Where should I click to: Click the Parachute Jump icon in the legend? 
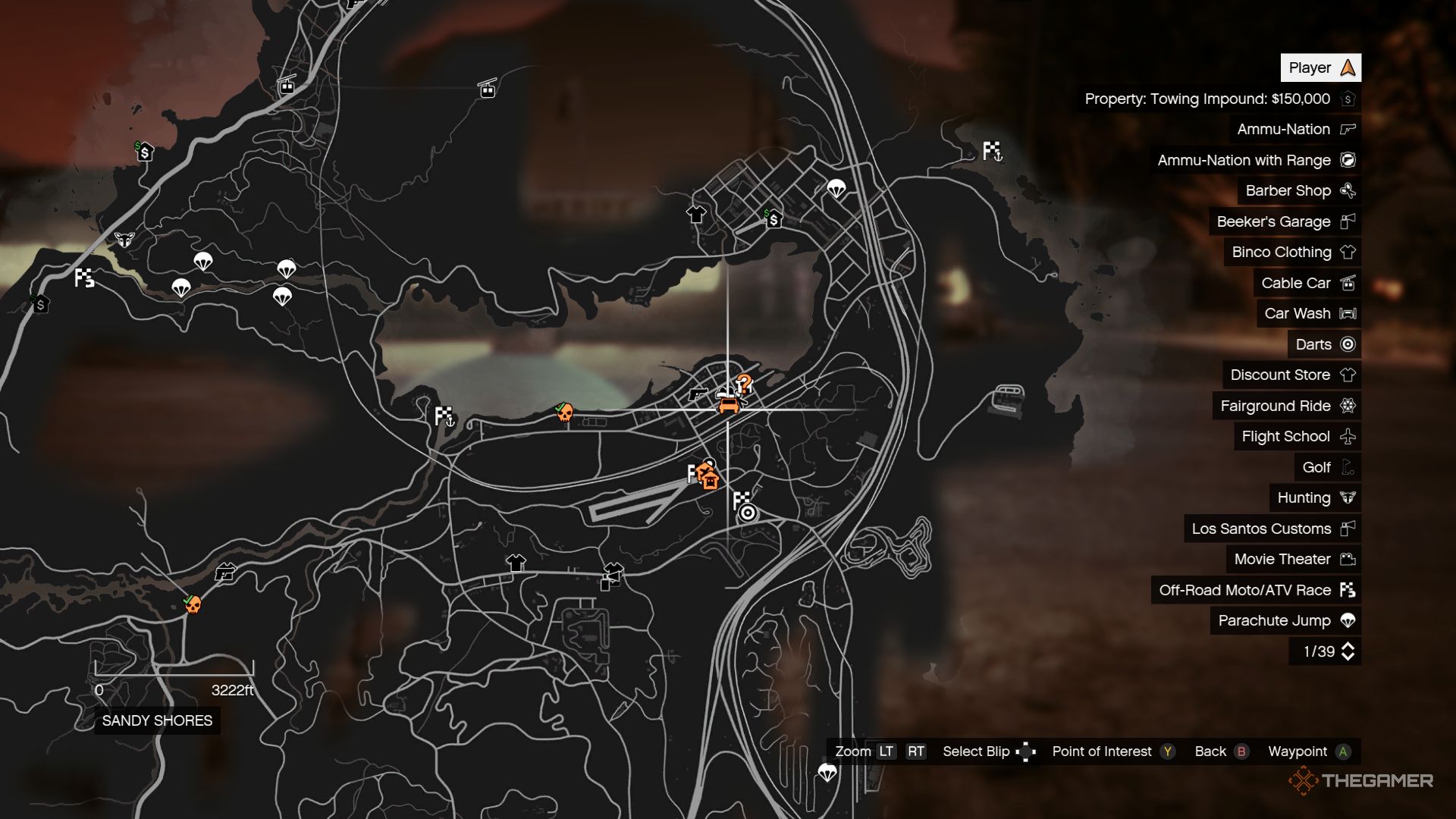1349,620
